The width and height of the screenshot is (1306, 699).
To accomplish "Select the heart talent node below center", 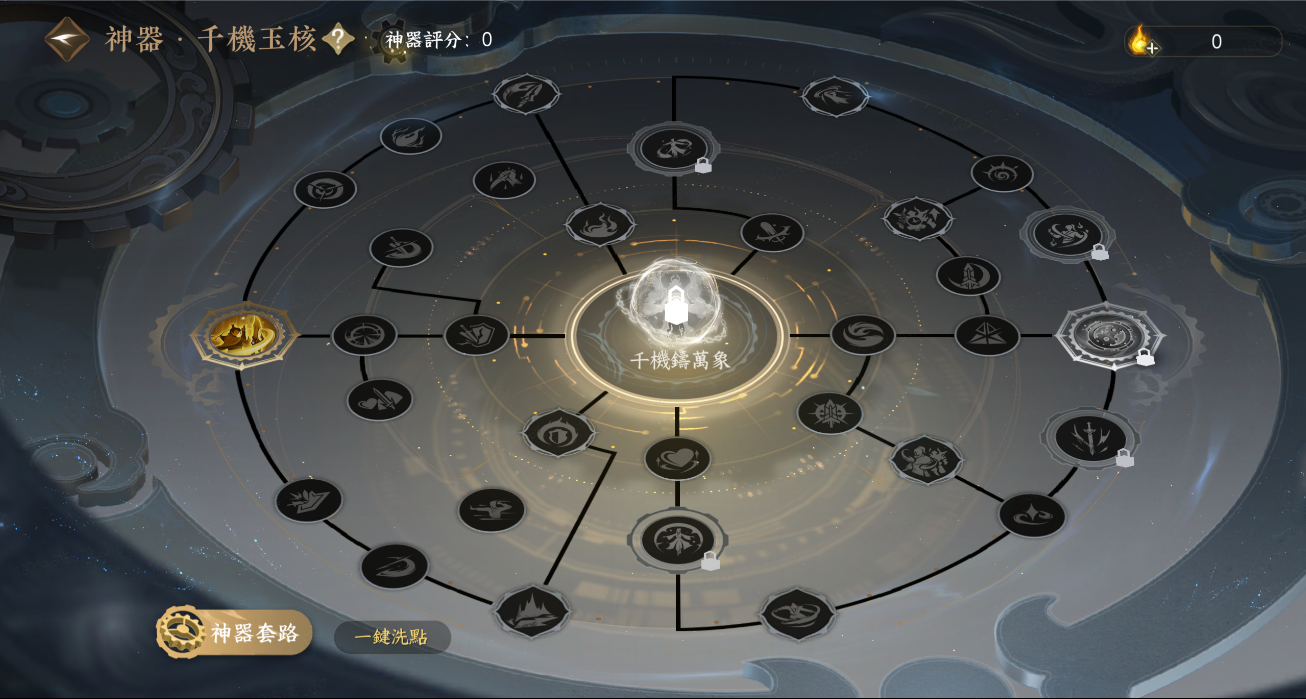I will point(677,458).
